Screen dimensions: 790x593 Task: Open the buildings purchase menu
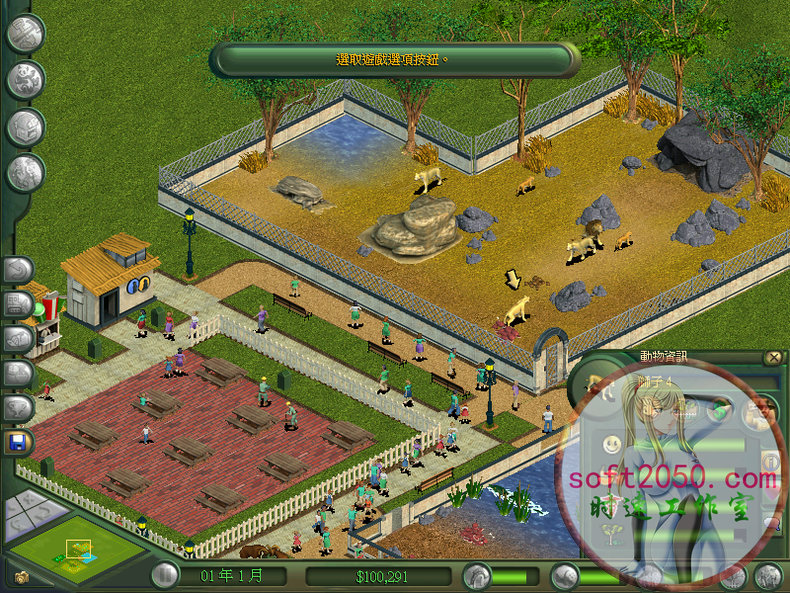[25, 127]
